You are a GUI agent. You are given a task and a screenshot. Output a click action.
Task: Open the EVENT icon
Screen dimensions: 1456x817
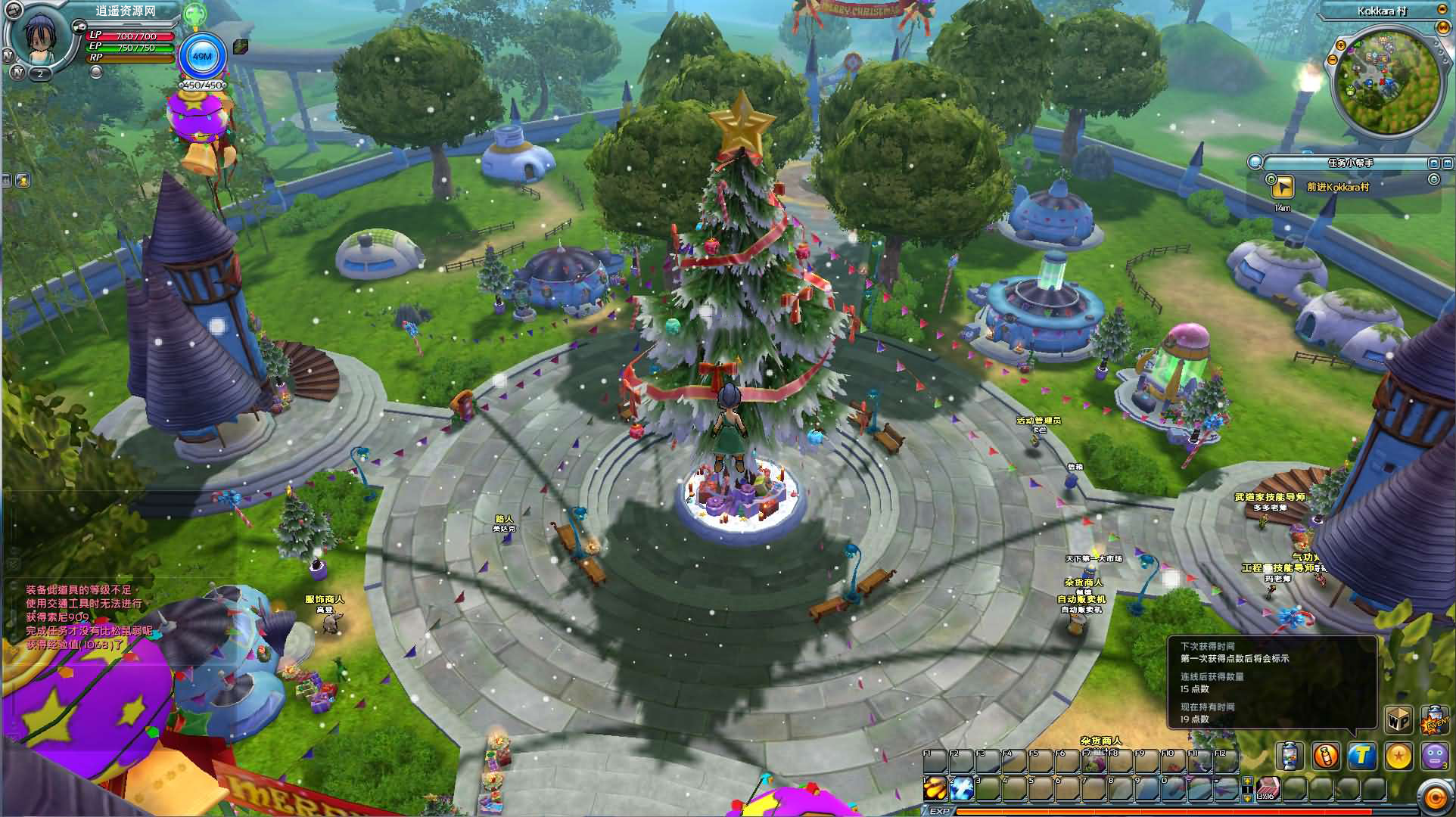(x=1435, y=720)
